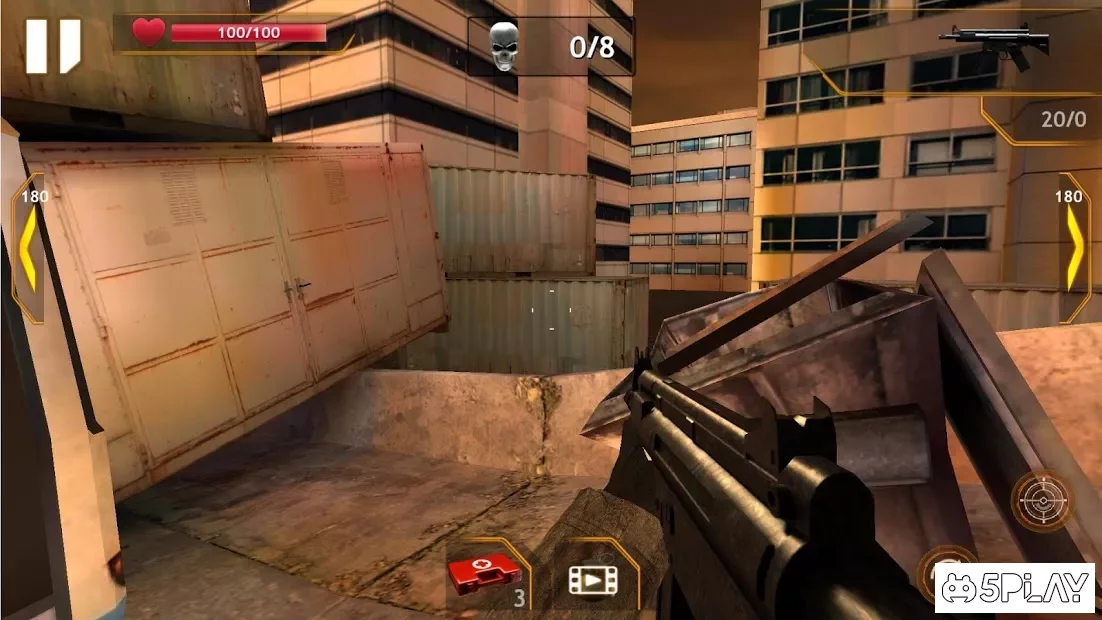
Task: Tap the film clip video icon
Action: 592,578
